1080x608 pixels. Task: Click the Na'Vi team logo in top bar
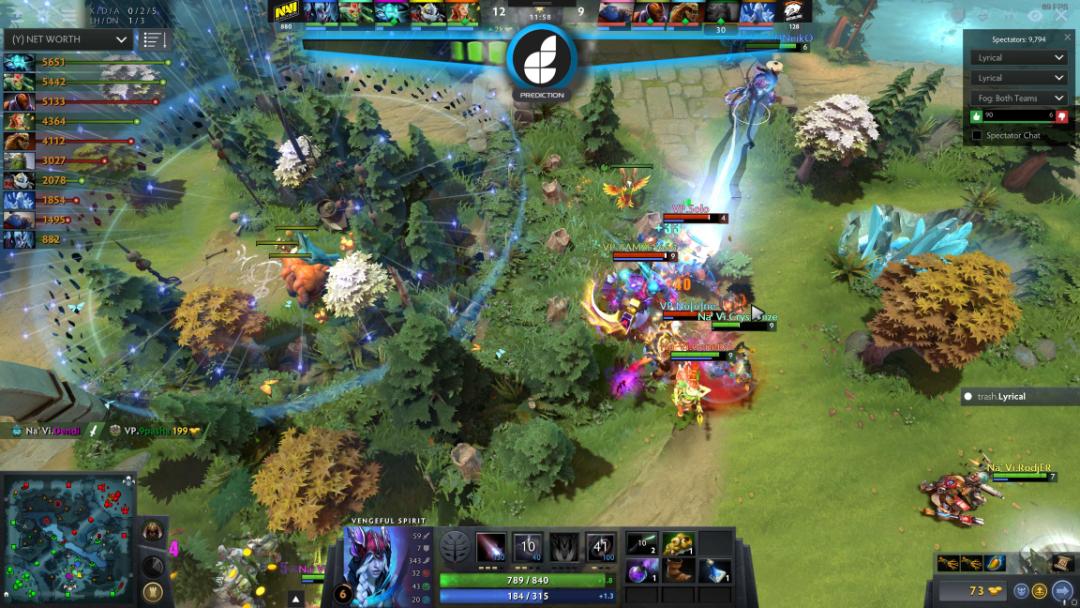(x=287, y=11)
